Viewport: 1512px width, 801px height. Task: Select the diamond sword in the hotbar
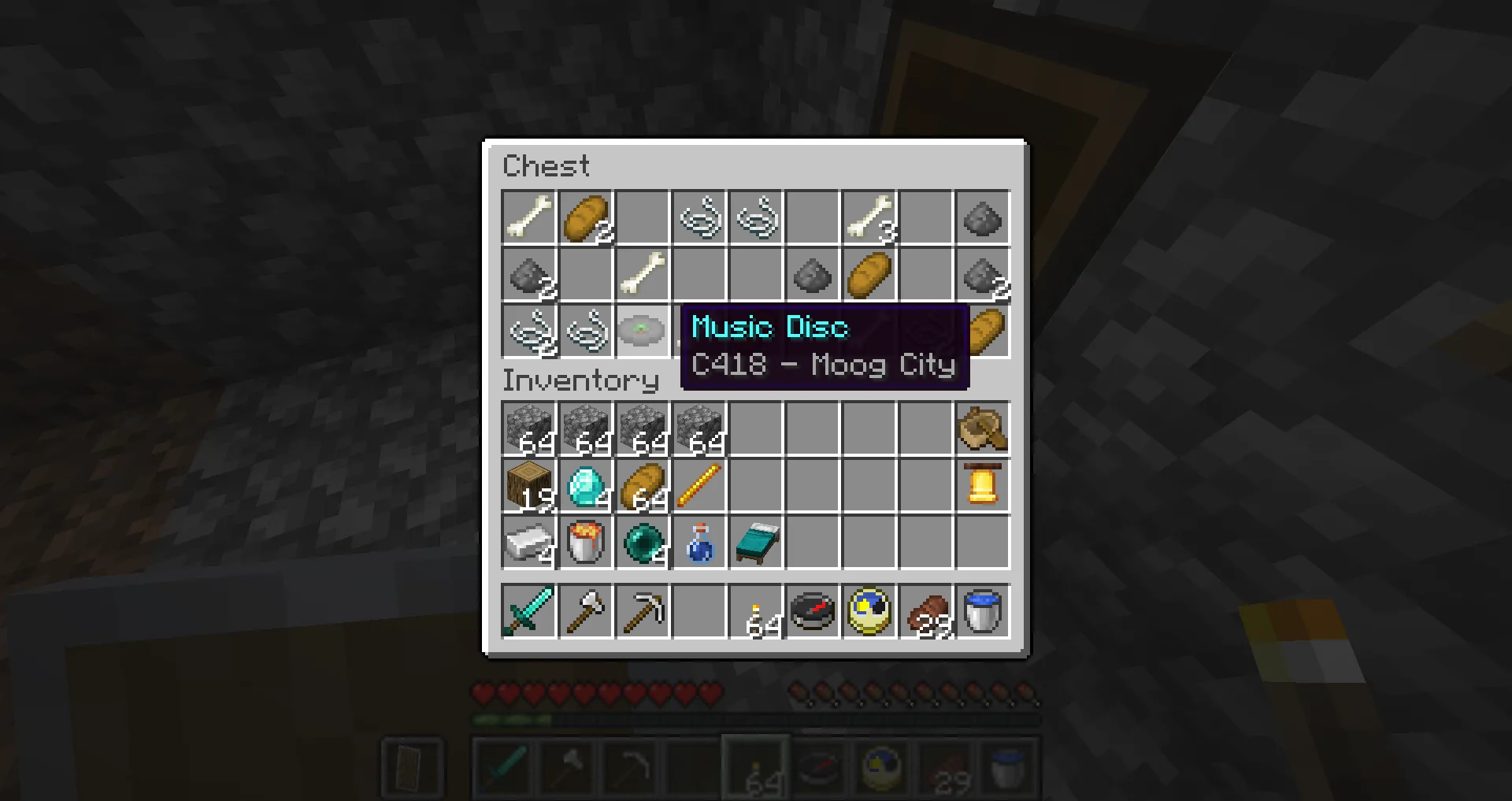tap(528, 613)
